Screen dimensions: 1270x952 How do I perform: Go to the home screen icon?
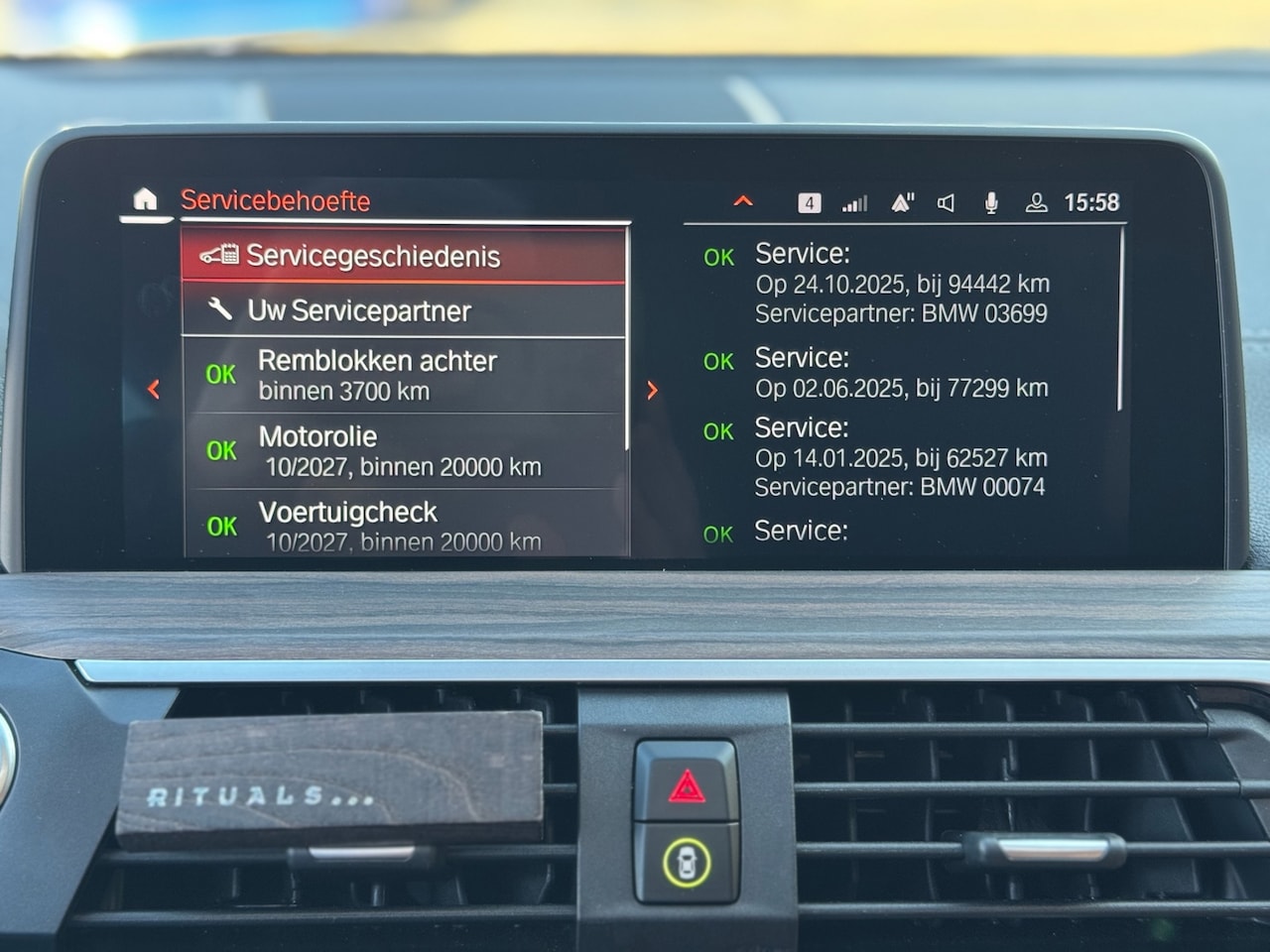(x=145, y=200)
